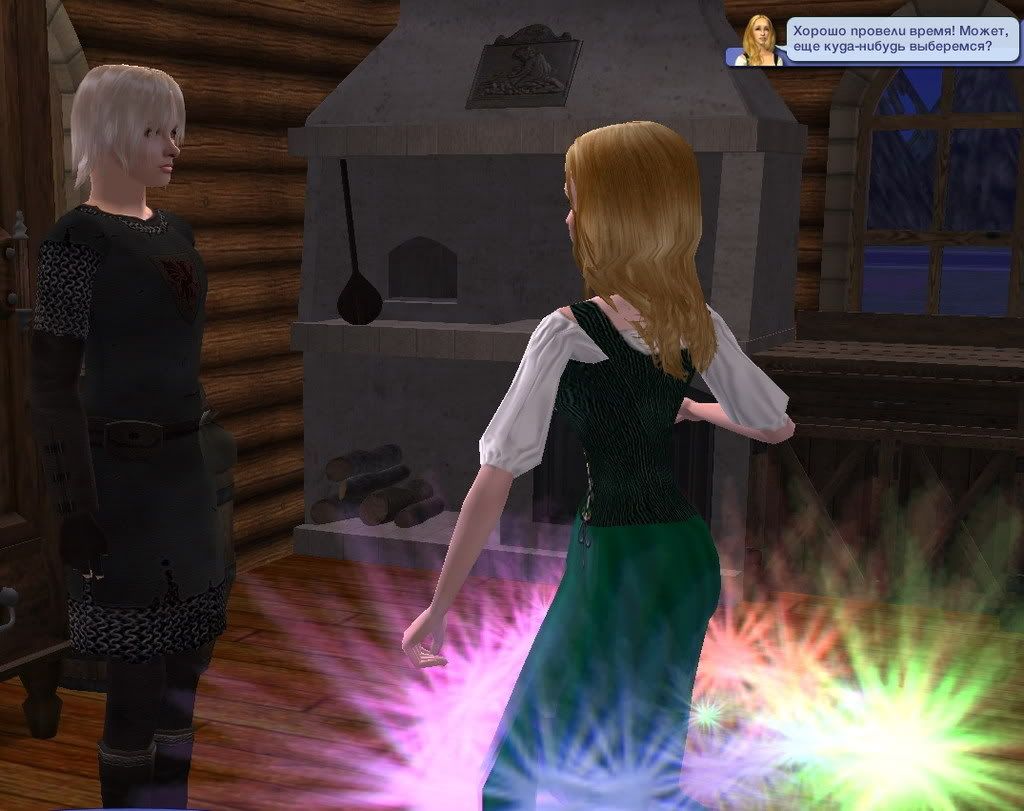
Task: Click the blonde Sim portrait in the notification
Action: (x=758, y=41)
